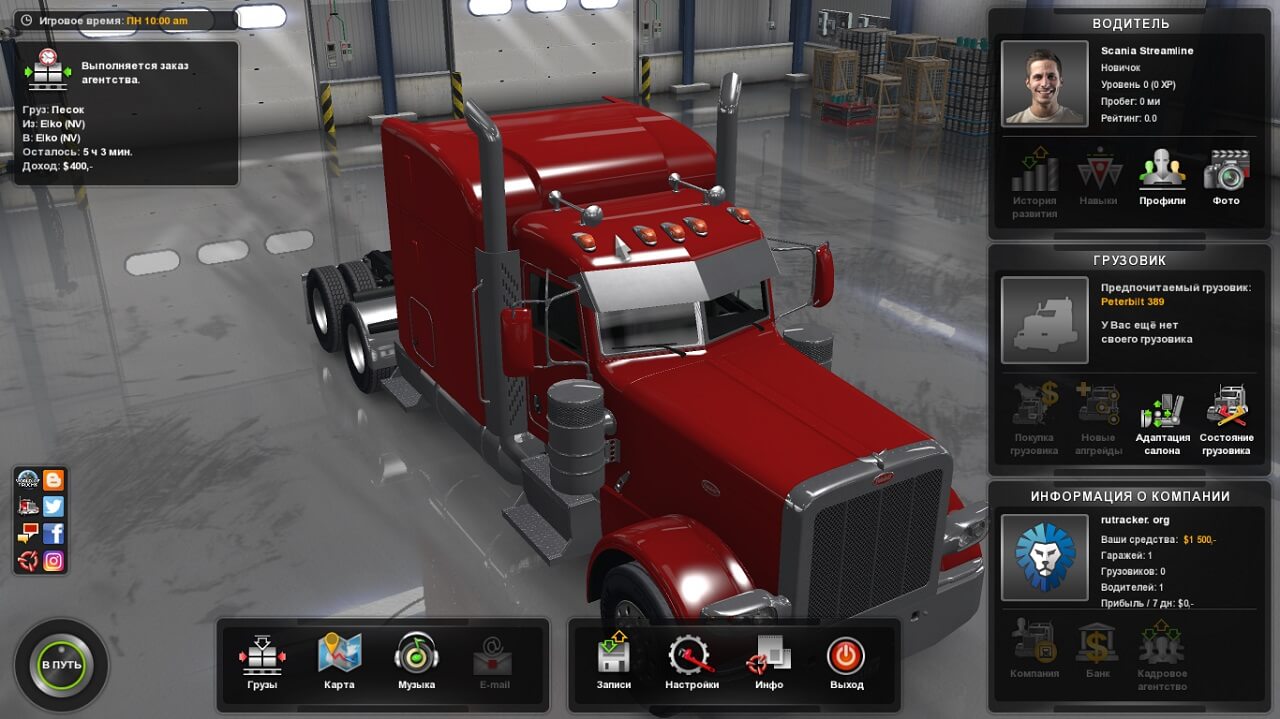This screenshot has height=719, width=1280.
Task: Open the orange Blogger link icon
Action: point(54,480)
